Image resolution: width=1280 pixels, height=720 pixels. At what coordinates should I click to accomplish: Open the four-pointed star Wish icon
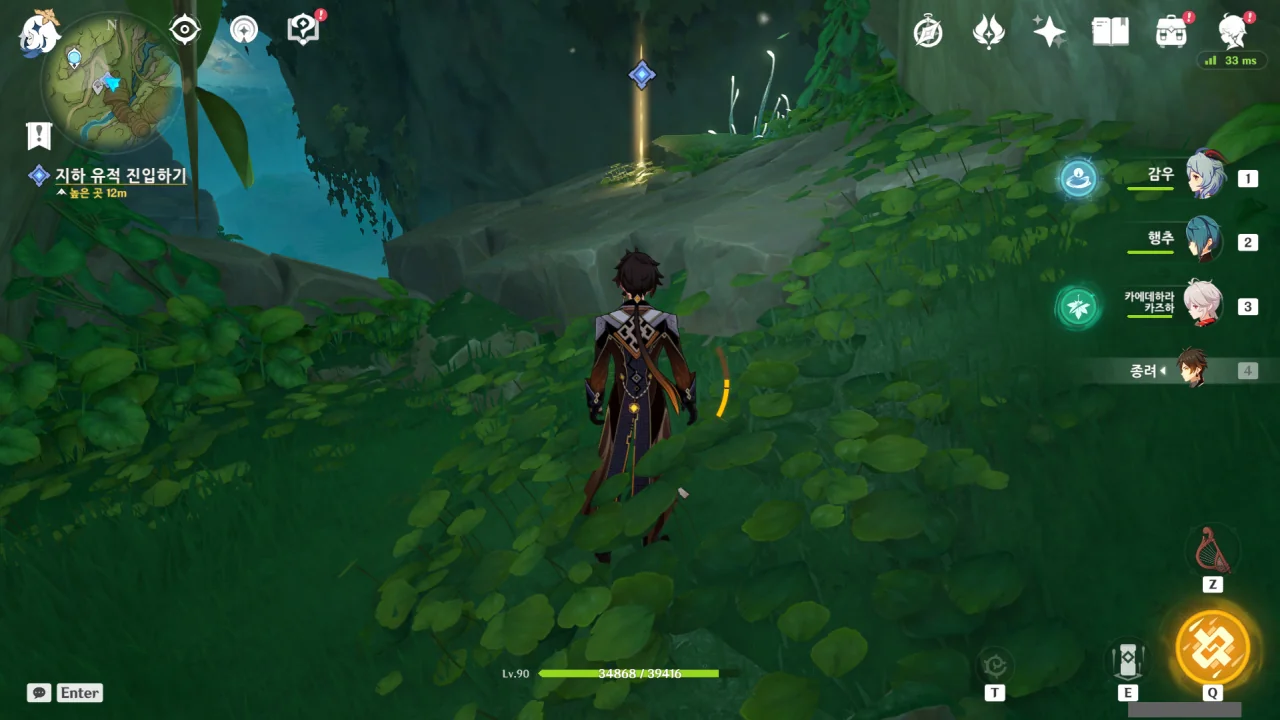click(x=1049, y=32)
